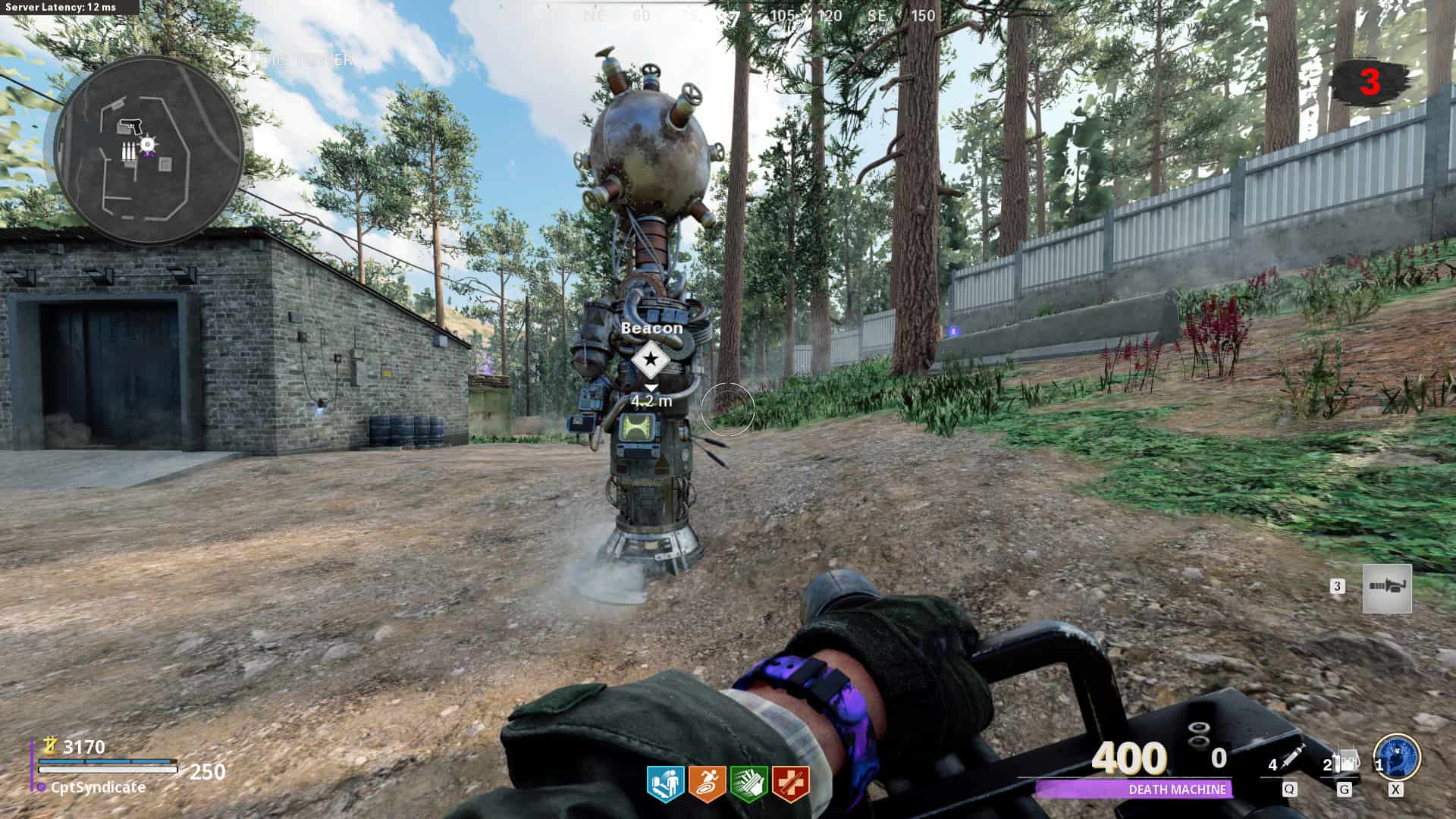Click the pistol marker on the minimap

click(130, 127)
